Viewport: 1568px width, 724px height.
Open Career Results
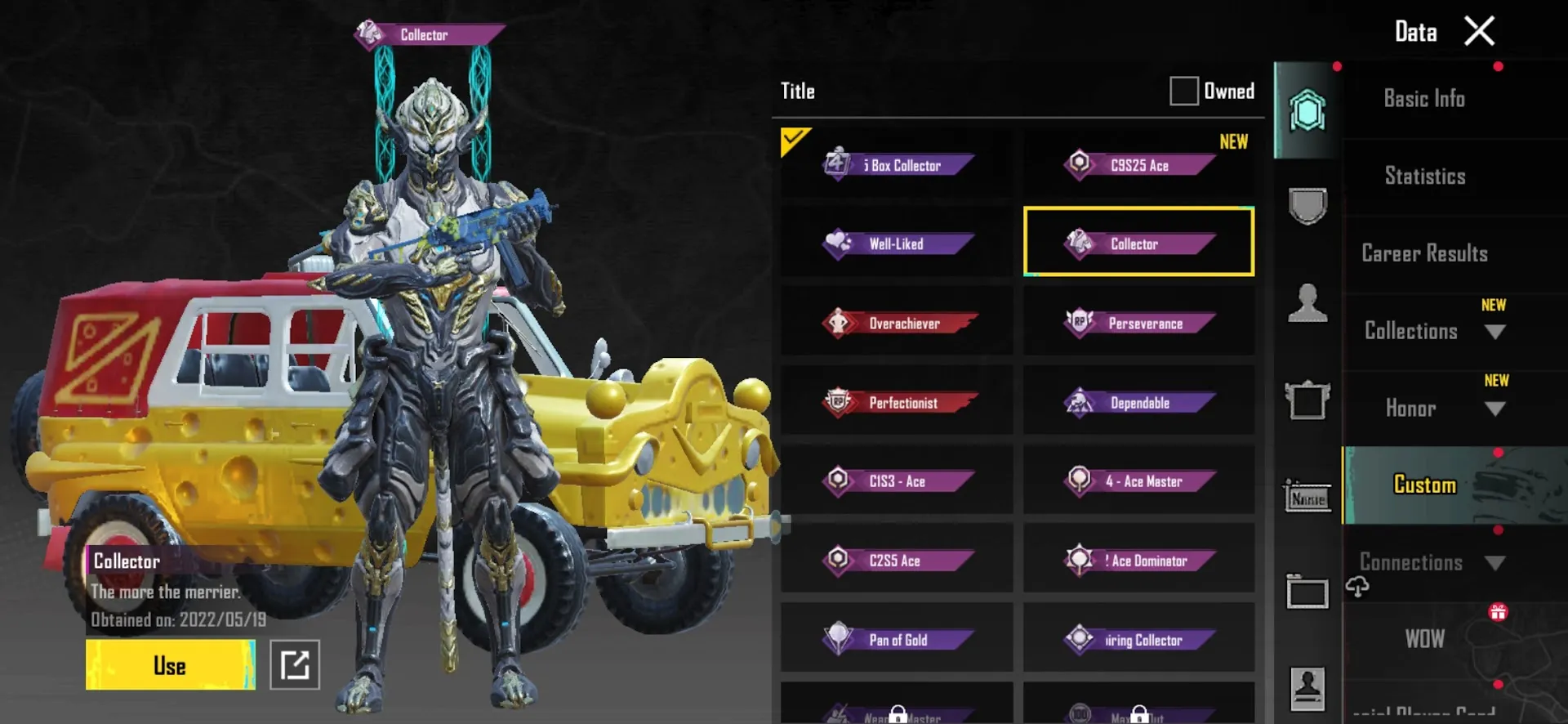[1424, 253]
